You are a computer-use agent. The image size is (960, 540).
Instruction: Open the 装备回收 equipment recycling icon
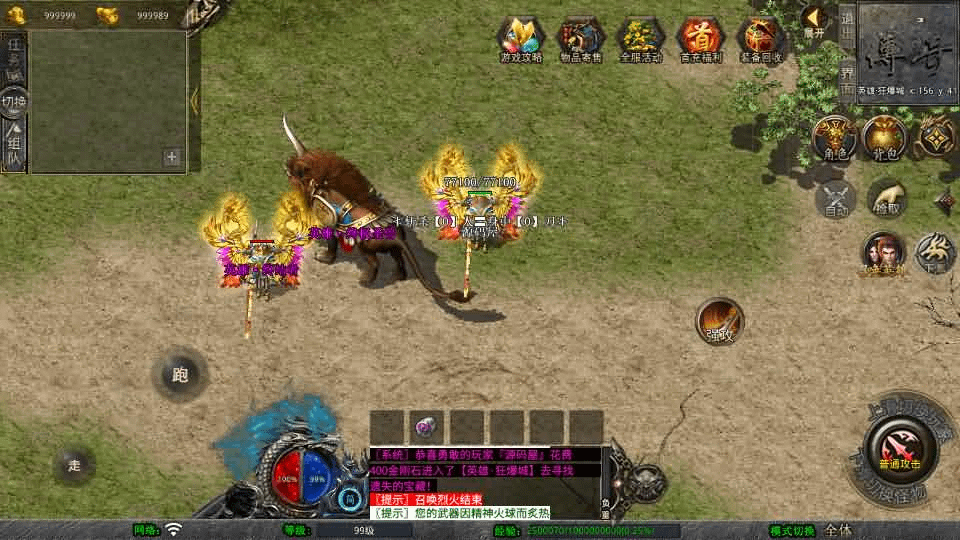coord(761,40)
